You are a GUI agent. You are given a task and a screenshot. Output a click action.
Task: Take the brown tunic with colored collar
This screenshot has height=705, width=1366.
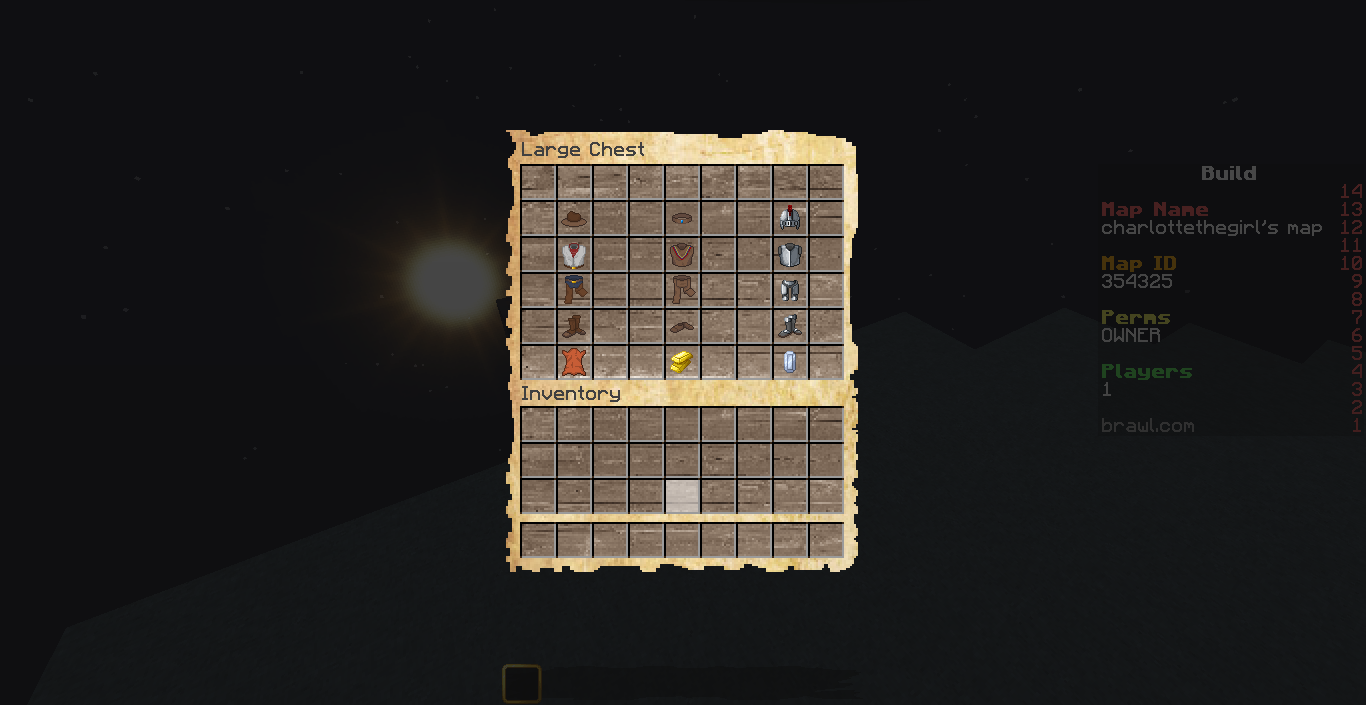point(682,255)
